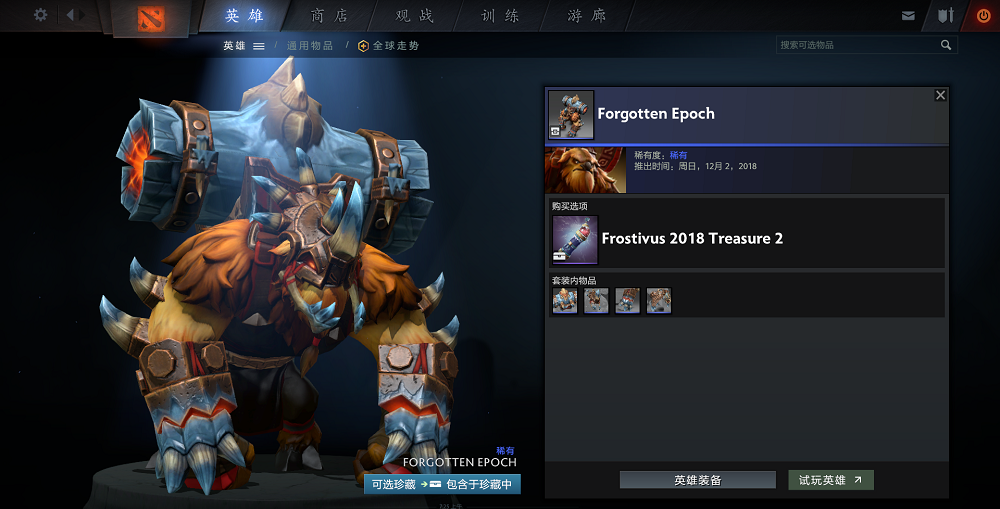Open the 商店 store tab
The height and width of the screenshot is (509, 1000).
(x=330, y=16)
